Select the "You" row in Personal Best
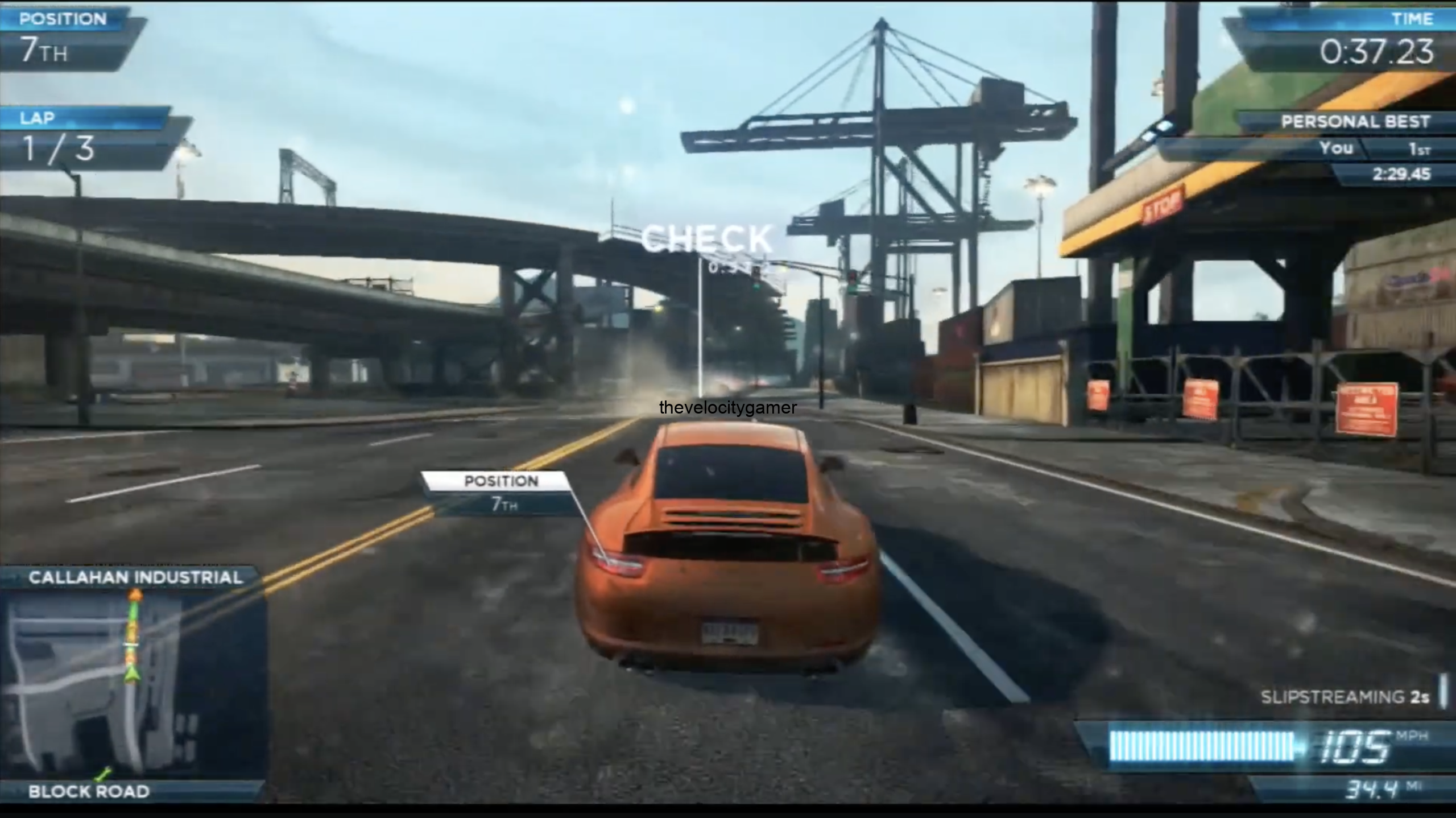The width and height of the screenshot is (1456, 818). pos(1336,149)
